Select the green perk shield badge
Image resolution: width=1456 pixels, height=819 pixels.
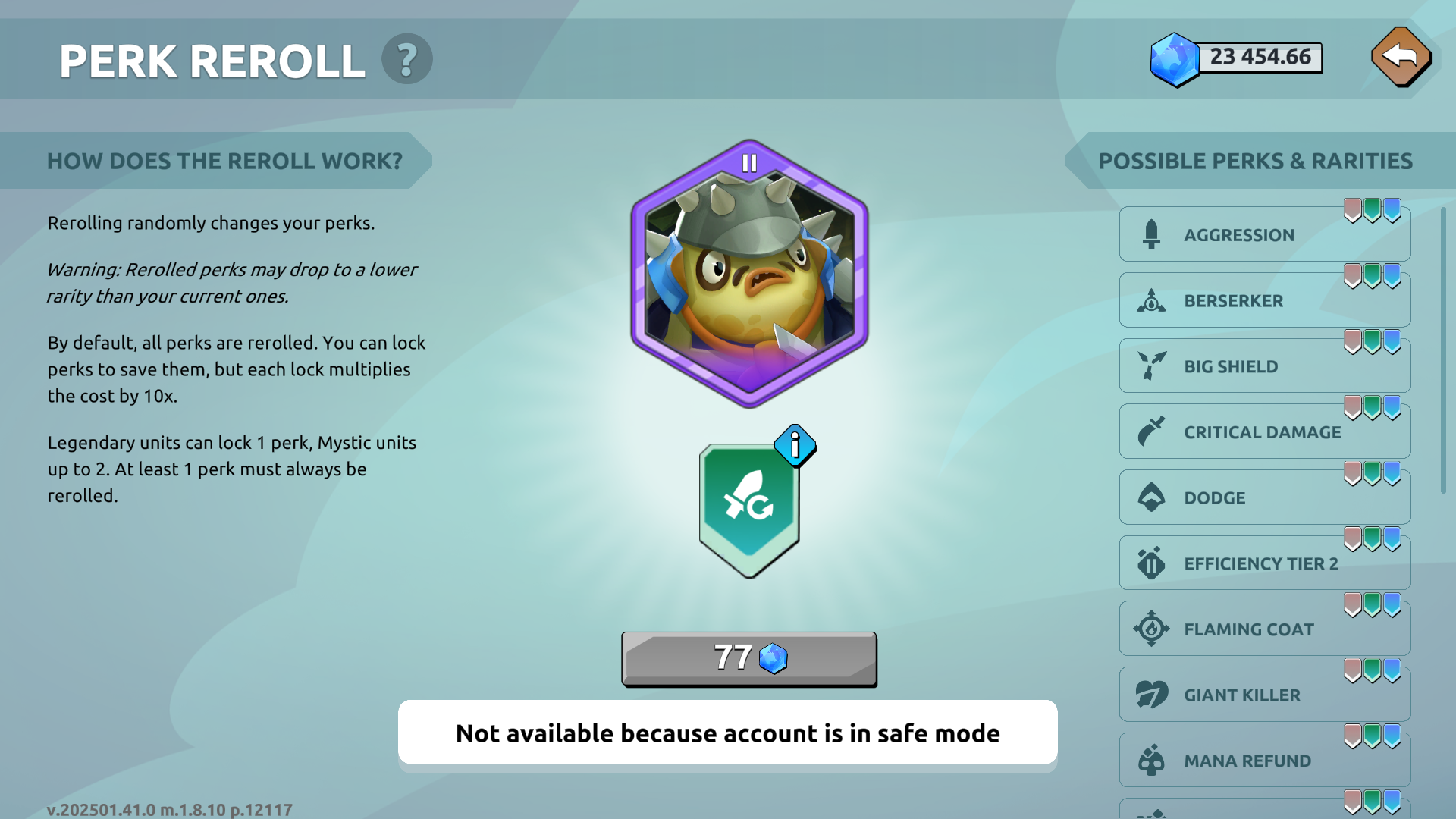(748, 508)
